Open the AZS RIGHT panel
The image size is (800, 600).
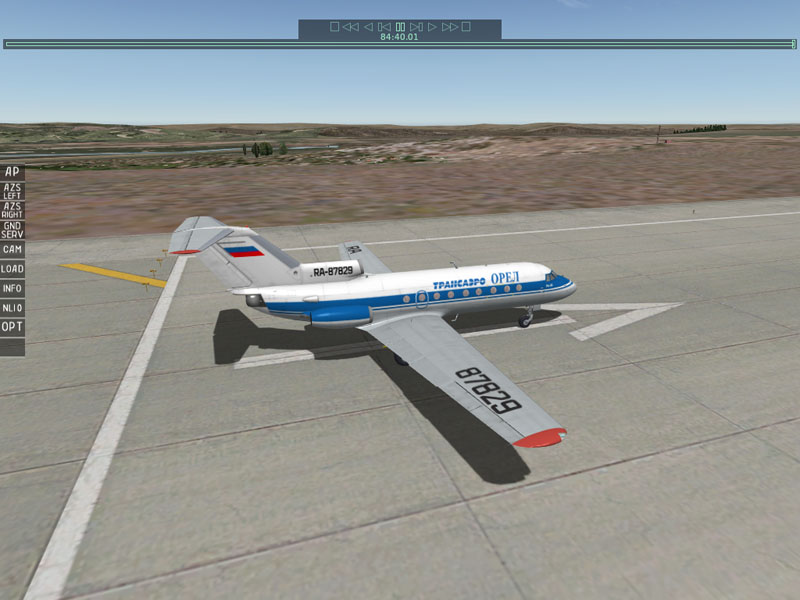click(12, 209)
